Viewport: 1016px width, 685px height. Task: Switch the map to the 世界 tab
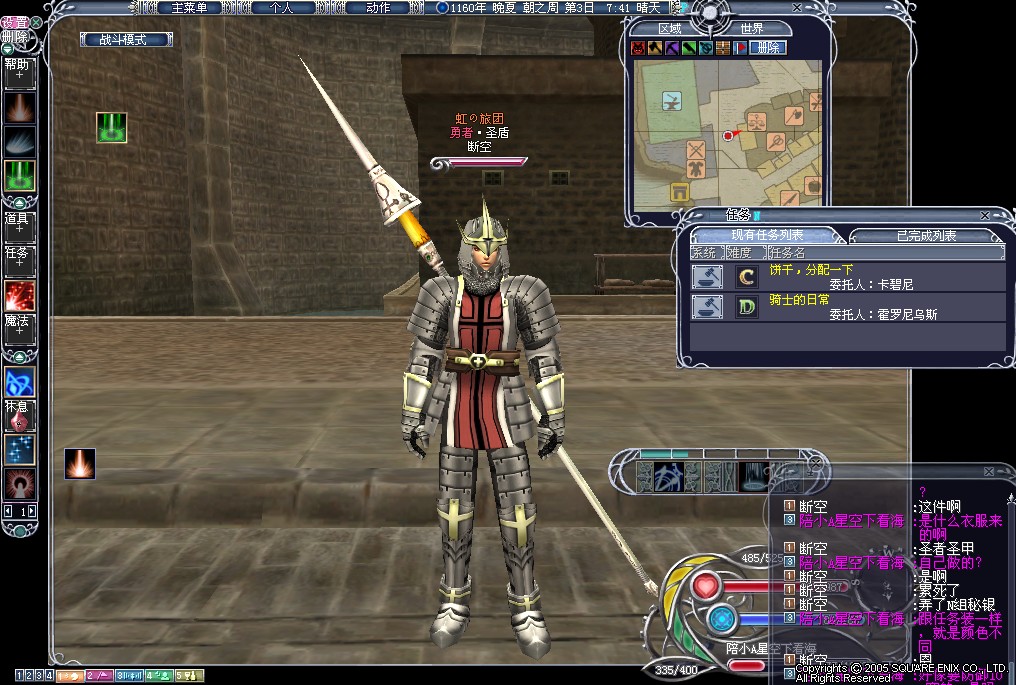[752, 28]
